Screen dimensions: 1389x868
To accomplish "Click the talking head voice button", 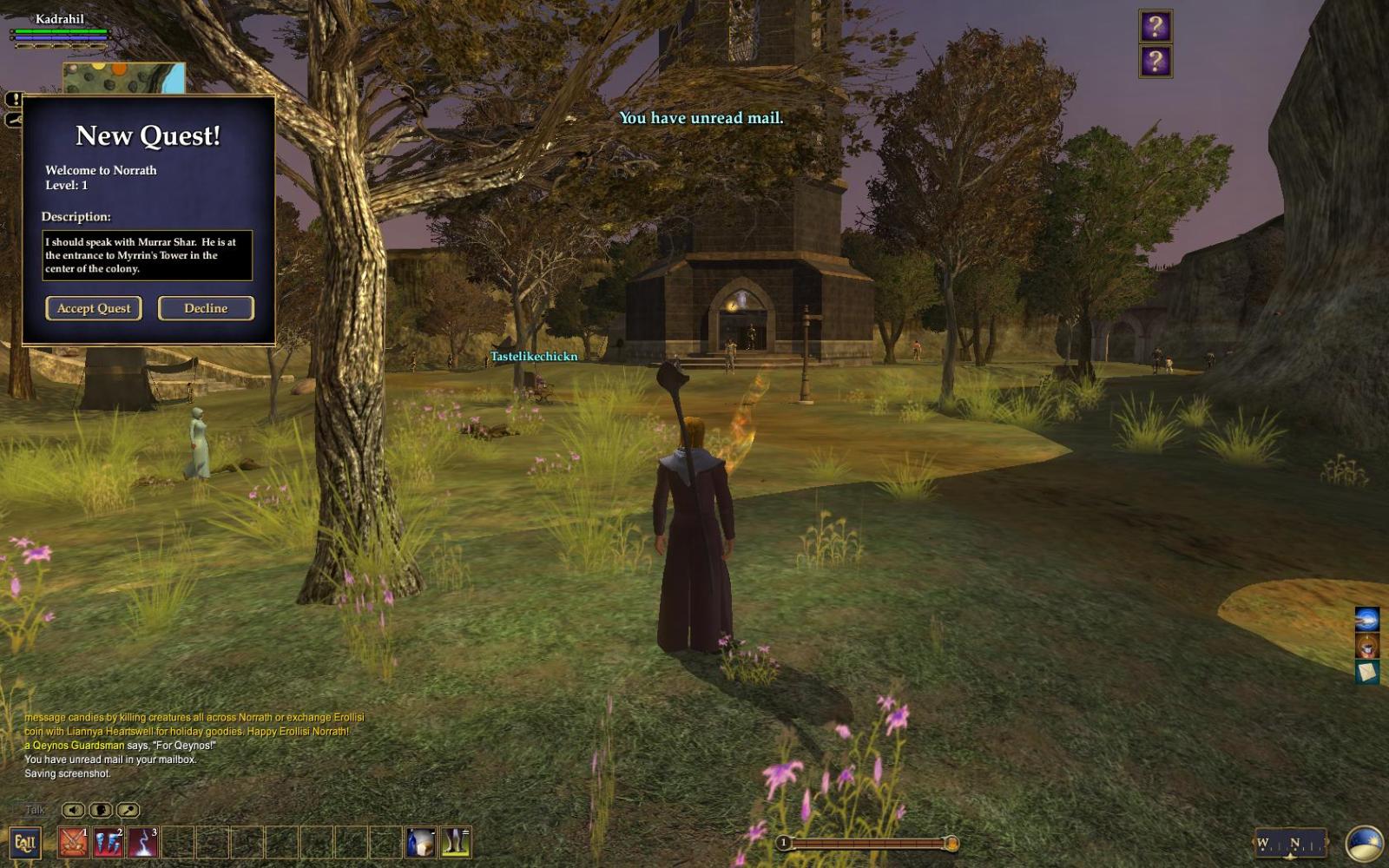I will [x=101, y=810].
